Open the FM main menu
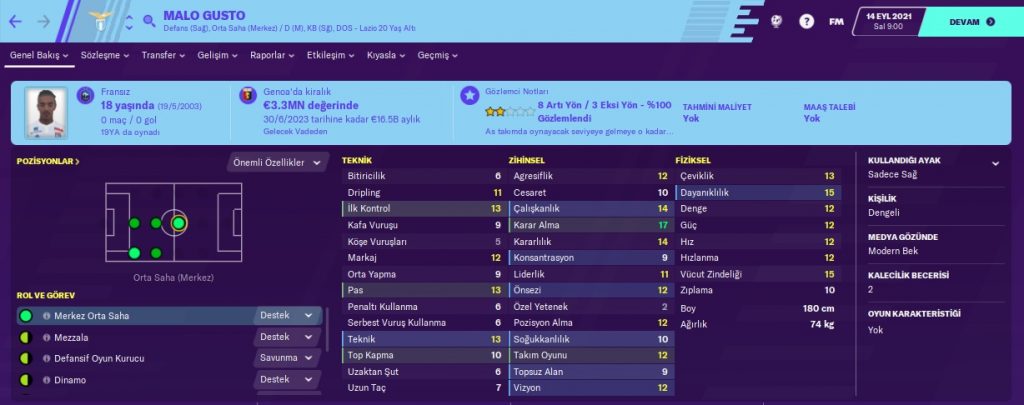This screenshot has width=1024, height=405. (x=836, y=21)
